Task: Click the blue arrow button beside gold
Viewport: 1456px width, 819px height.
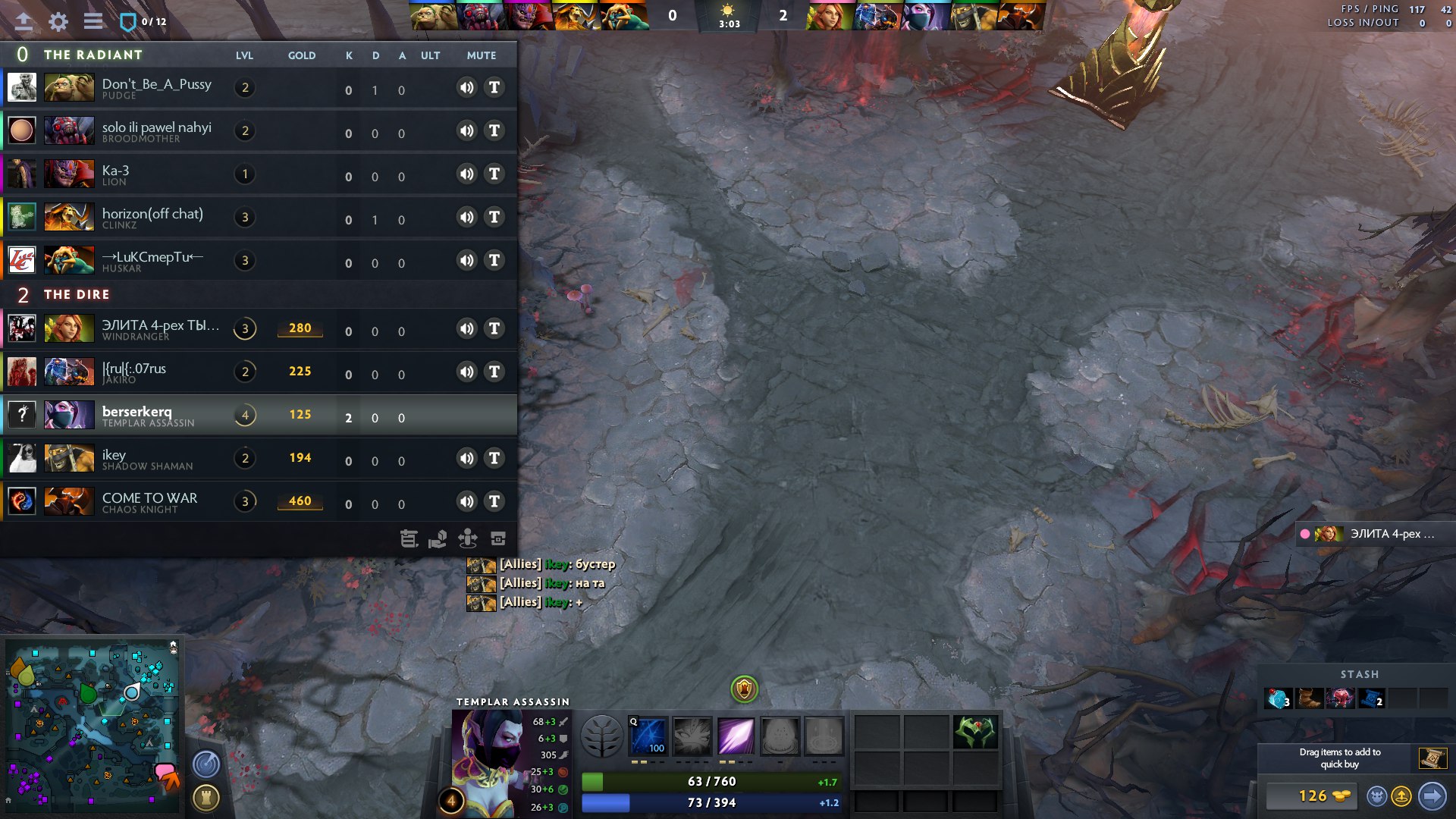Action: 1432,795
